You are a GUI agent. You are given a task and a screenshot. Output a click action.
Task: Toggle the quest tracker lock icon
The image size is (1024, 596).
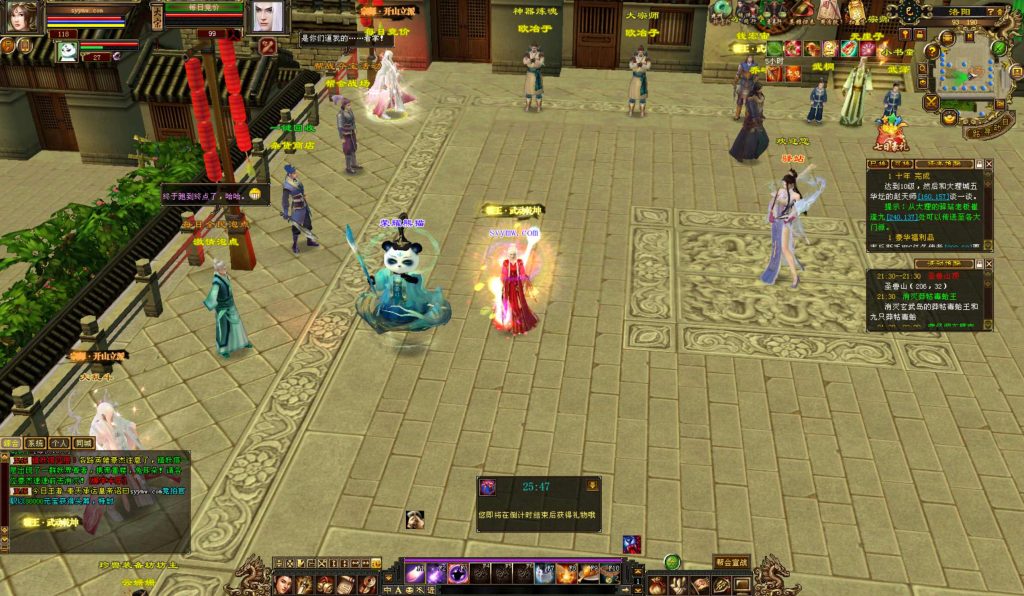point(978,163)
